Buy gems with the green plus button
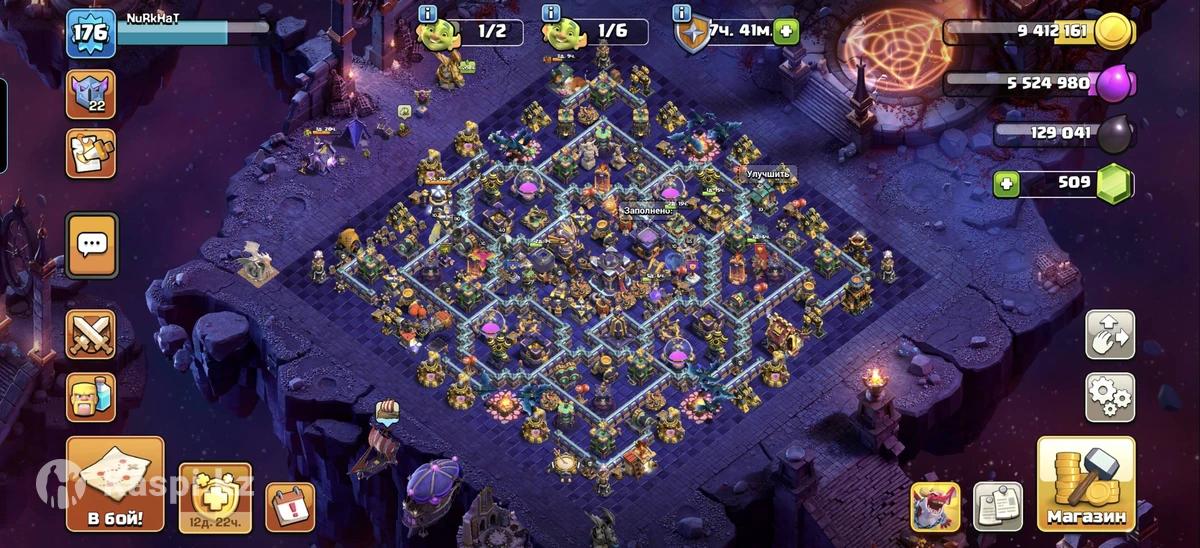This screenshot has height=548, width=1200. 1007,184
